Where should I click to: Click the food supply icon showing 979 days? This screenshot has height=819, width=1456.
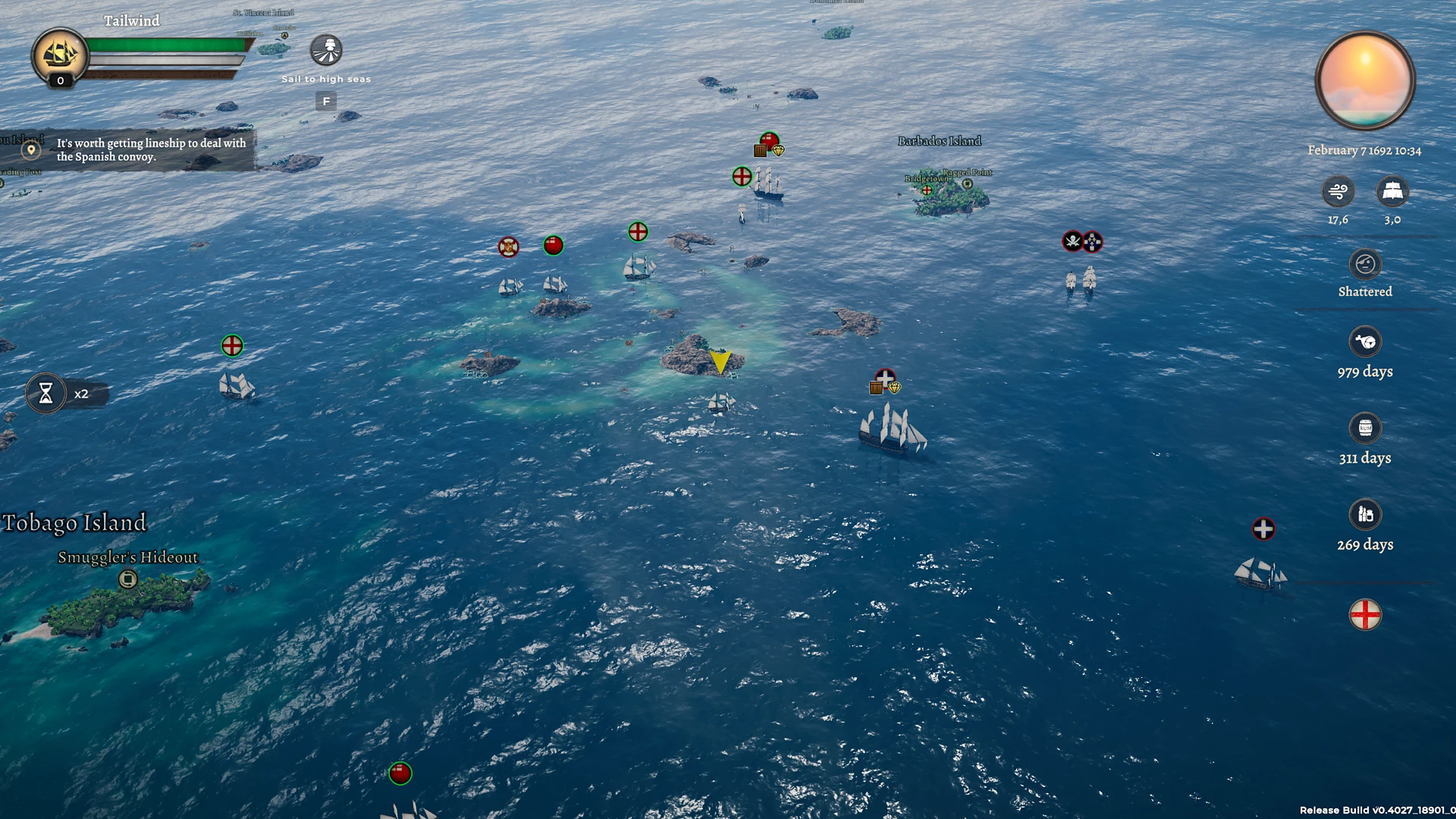pos(1365,343)
